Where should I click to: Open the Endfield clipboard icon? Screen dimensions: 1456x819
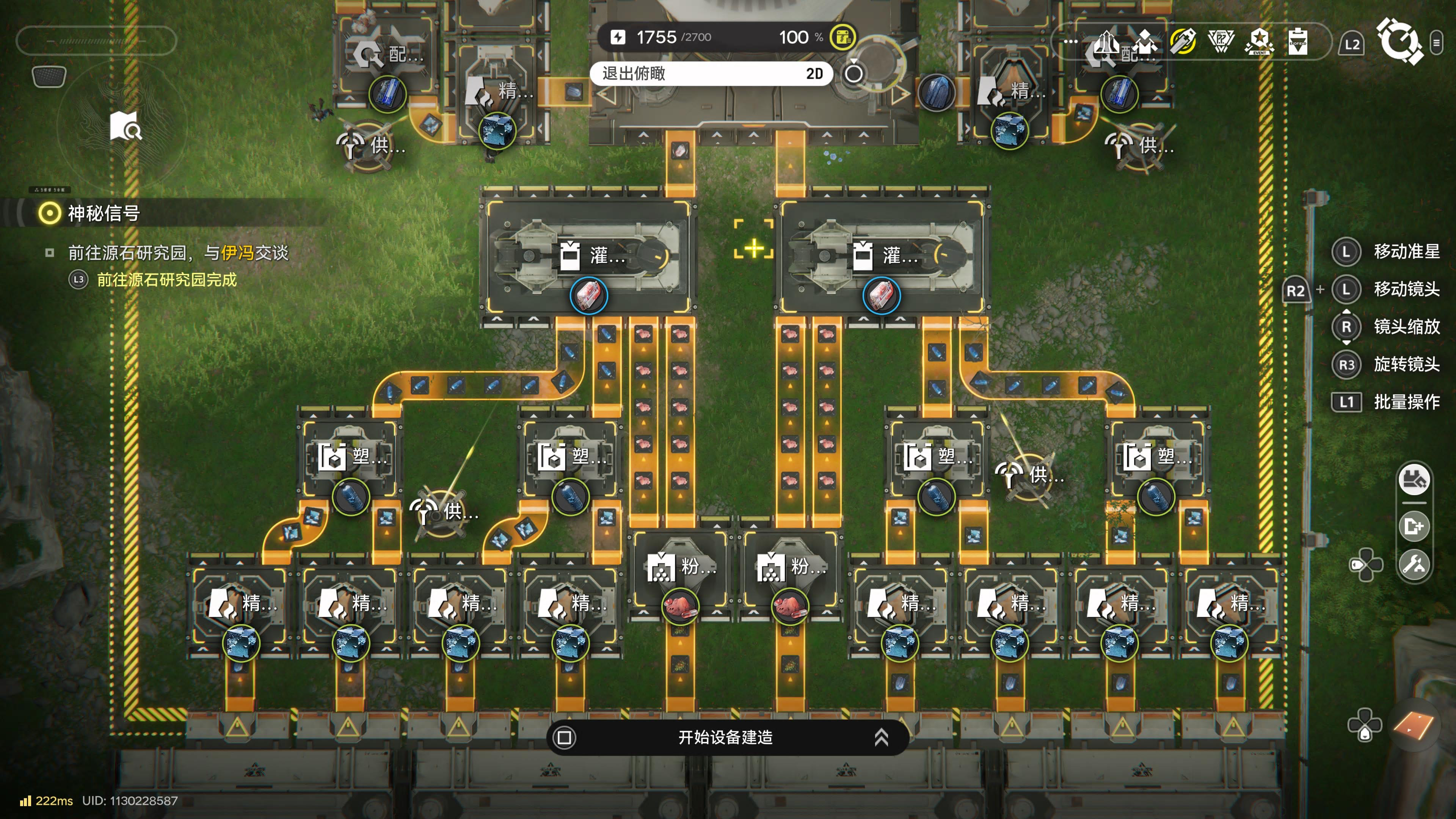coord(1297,42)
